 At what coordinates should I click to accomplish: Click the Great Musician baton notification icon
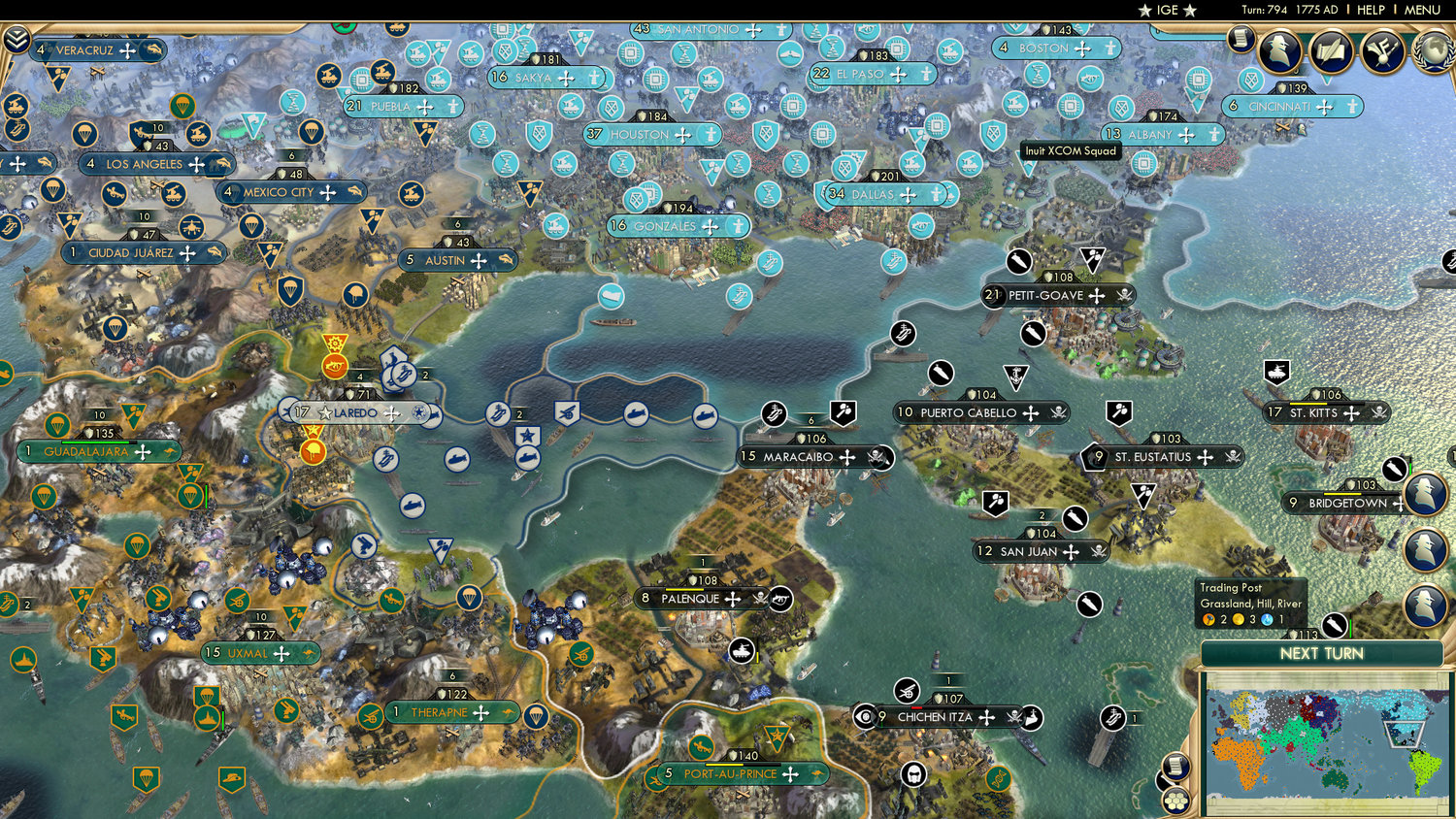[x=1381, y=50]
